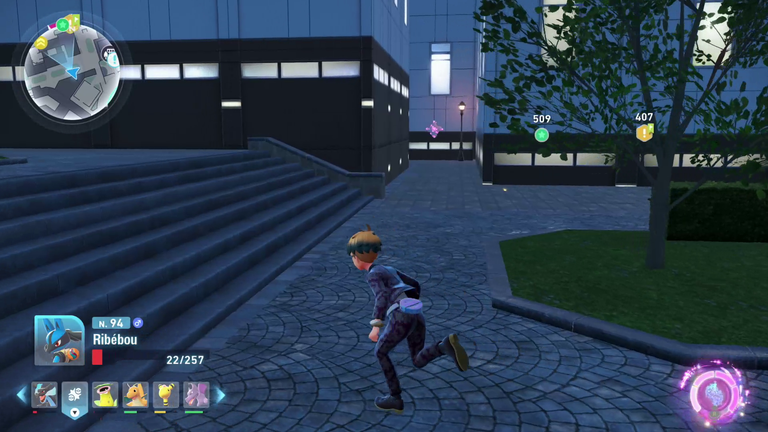Click the right arrow of the party bar
This screenshot has height=432, width=768.
220,395
